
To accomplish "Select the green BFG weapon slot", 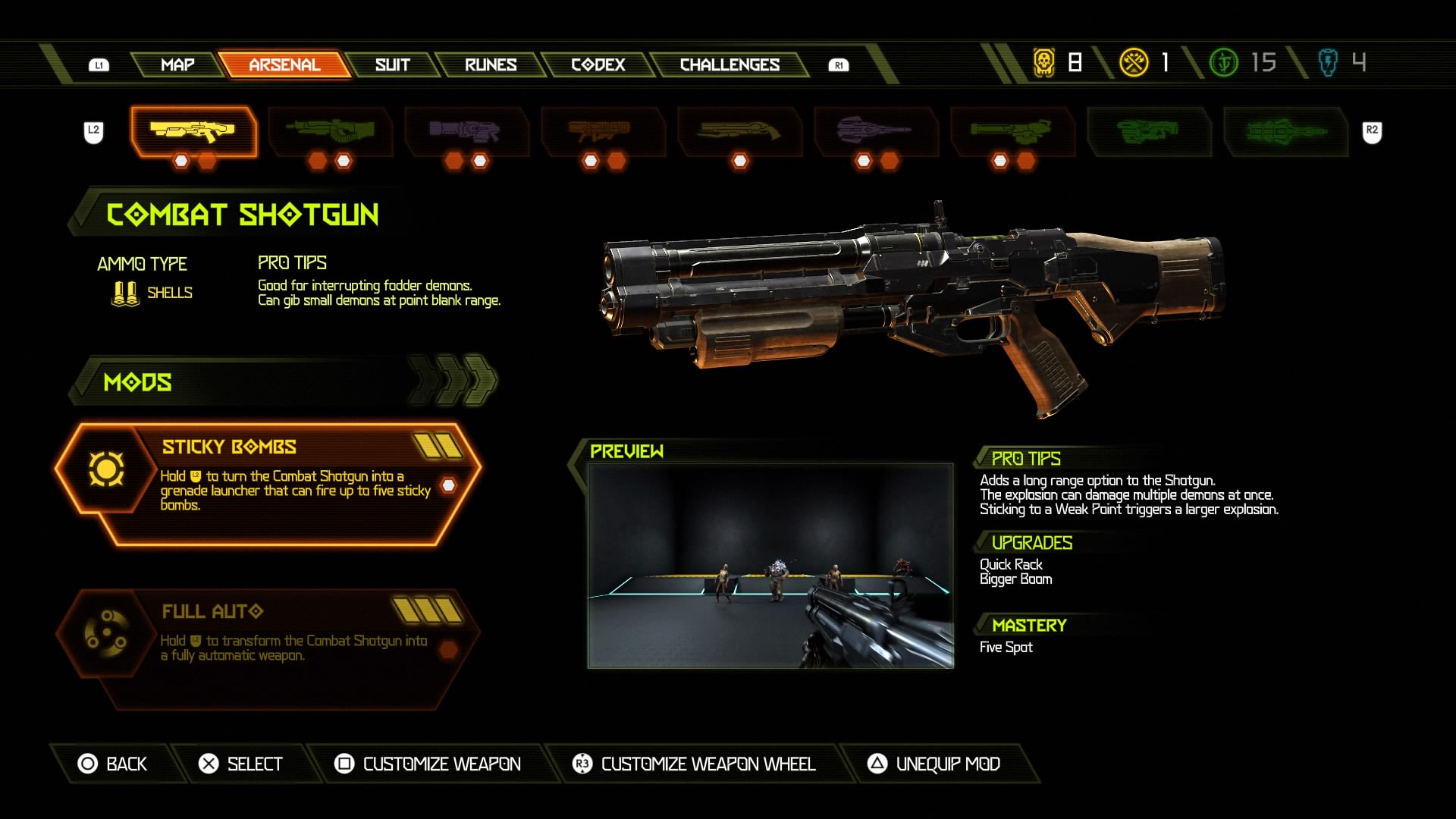I will click(1148, 131).
